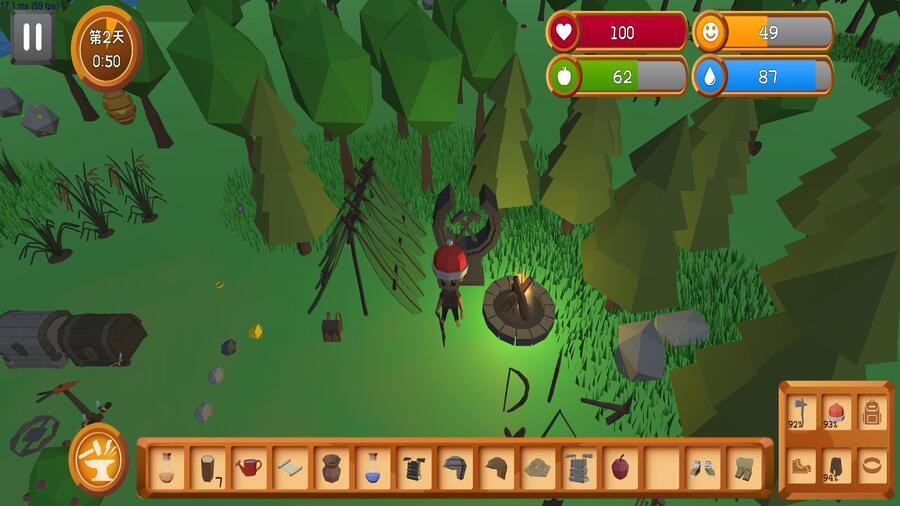The image size is (900, 506).
Task: Select the brown clay pot
Action: [331, 467]
